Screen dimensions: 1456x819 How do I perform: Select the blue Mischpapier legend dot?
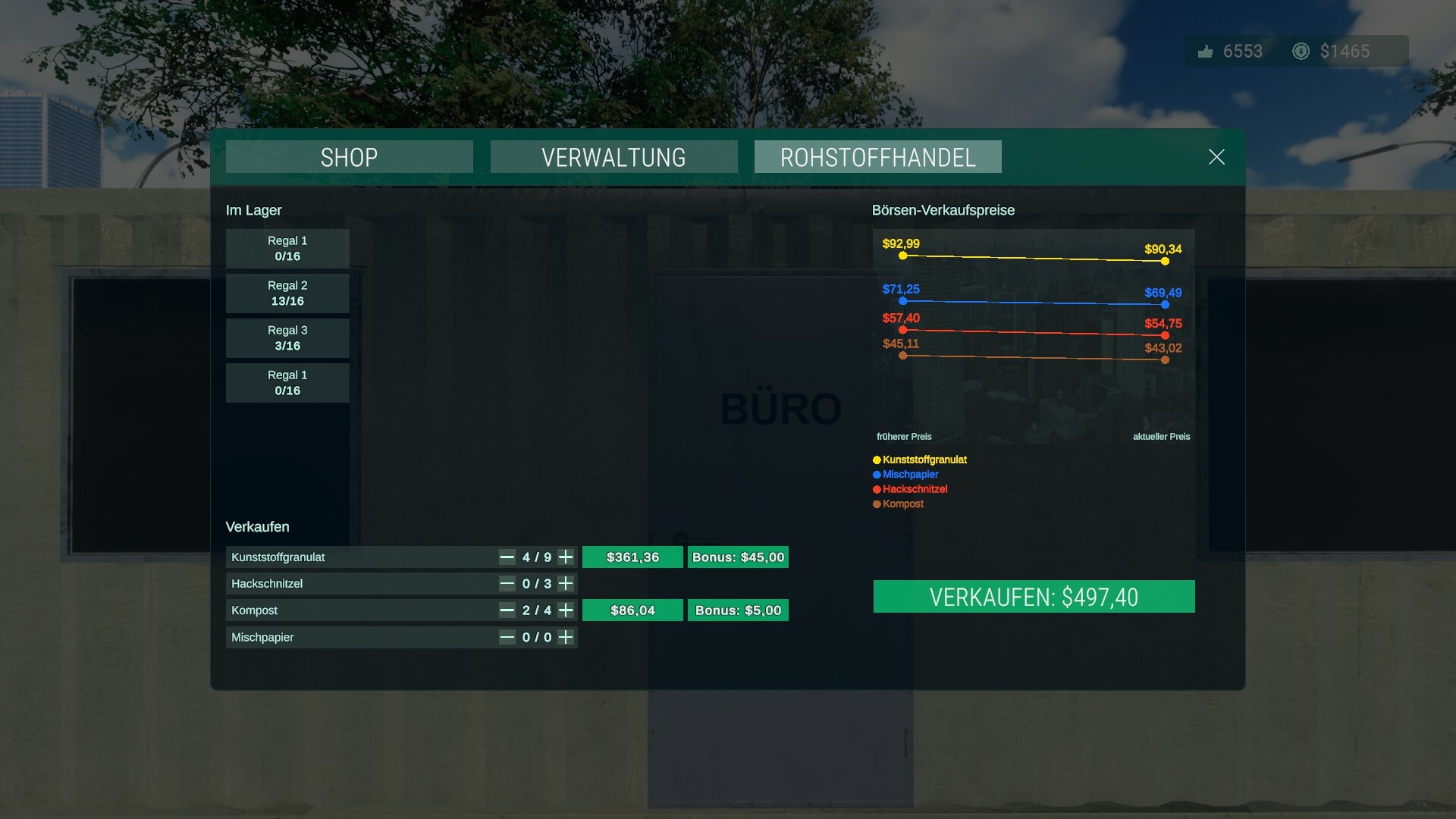(876, 474)
